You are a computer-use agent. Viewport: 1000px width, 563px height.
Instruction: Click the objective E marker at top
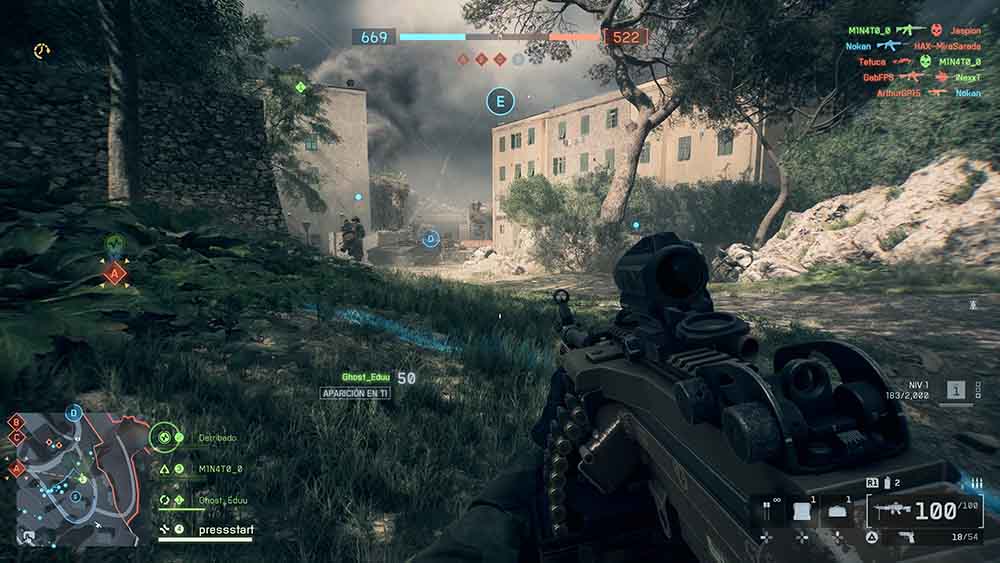point(500,100)
